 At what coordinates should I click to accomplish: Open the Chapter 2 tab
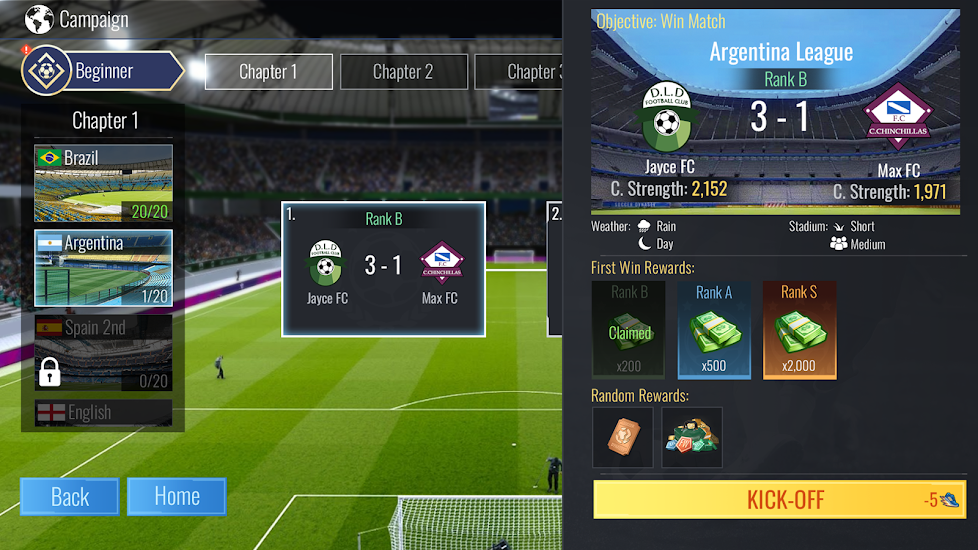coord(403,72)
